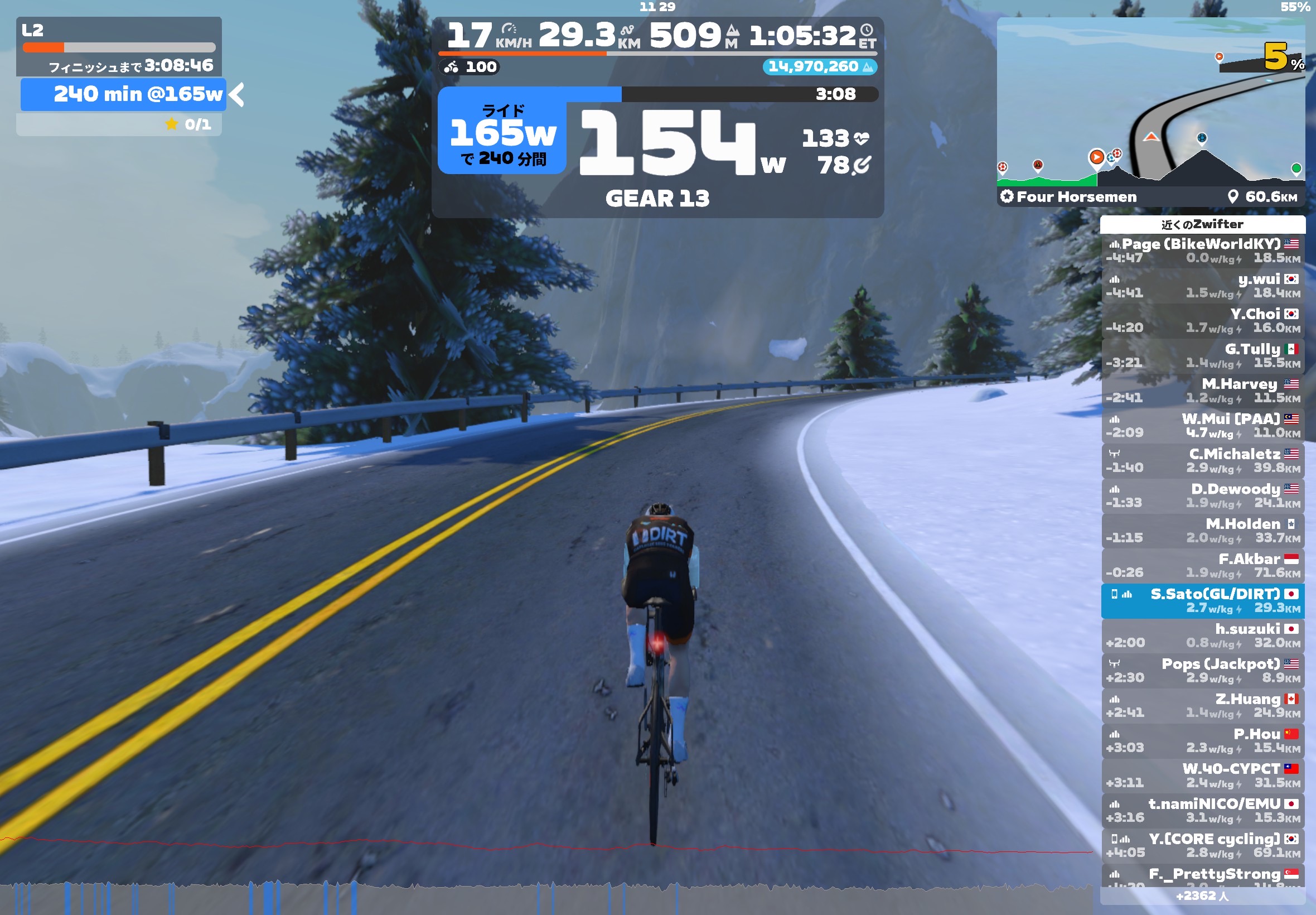The image size is (1316, 915).
Task: Choose C.Michaletz in the rider list
Action: (x=1202, y=460)
